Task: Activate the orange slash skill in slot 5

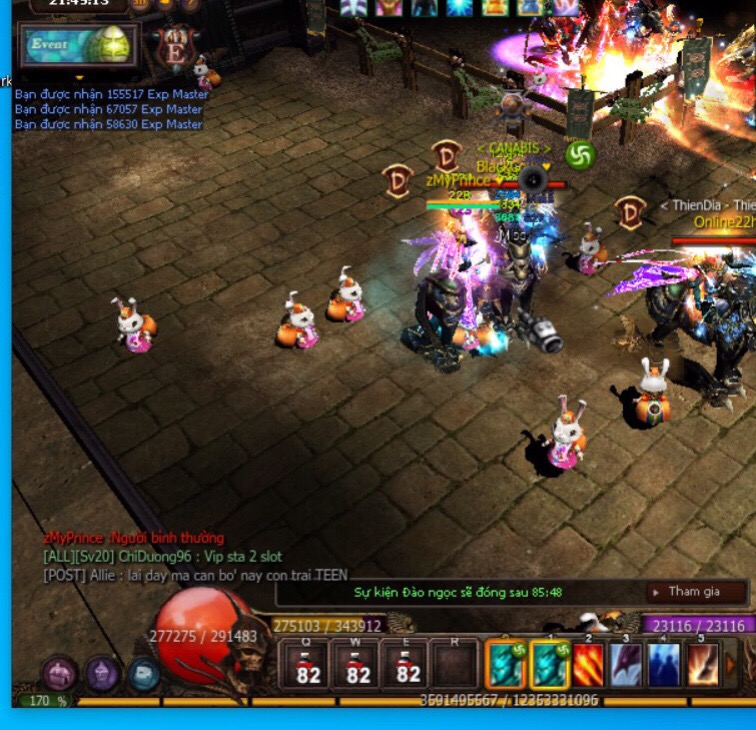Action: (702, 665)
